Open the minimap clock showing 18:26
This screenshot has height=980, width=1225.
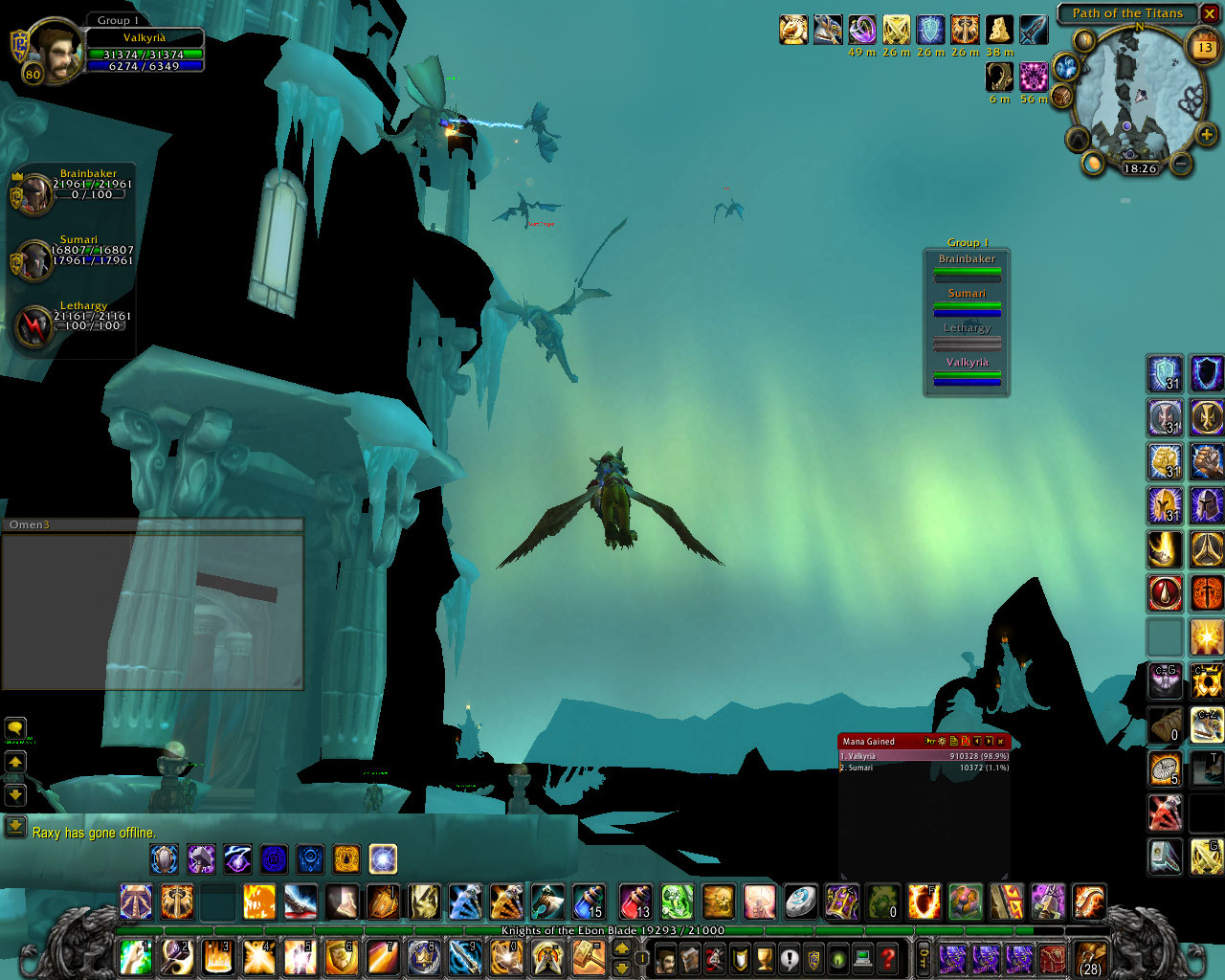[1139, 168]
